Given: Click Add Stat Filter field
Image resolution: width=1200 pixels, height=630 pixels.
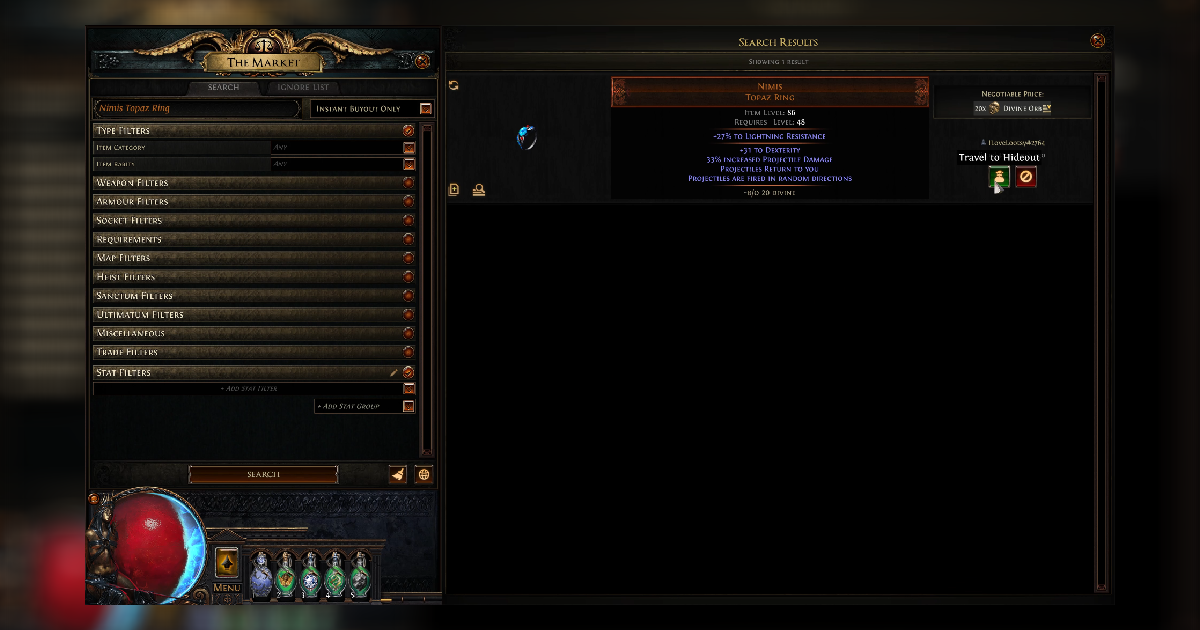Looking at the screenshot, I should [x=248, y=388].
